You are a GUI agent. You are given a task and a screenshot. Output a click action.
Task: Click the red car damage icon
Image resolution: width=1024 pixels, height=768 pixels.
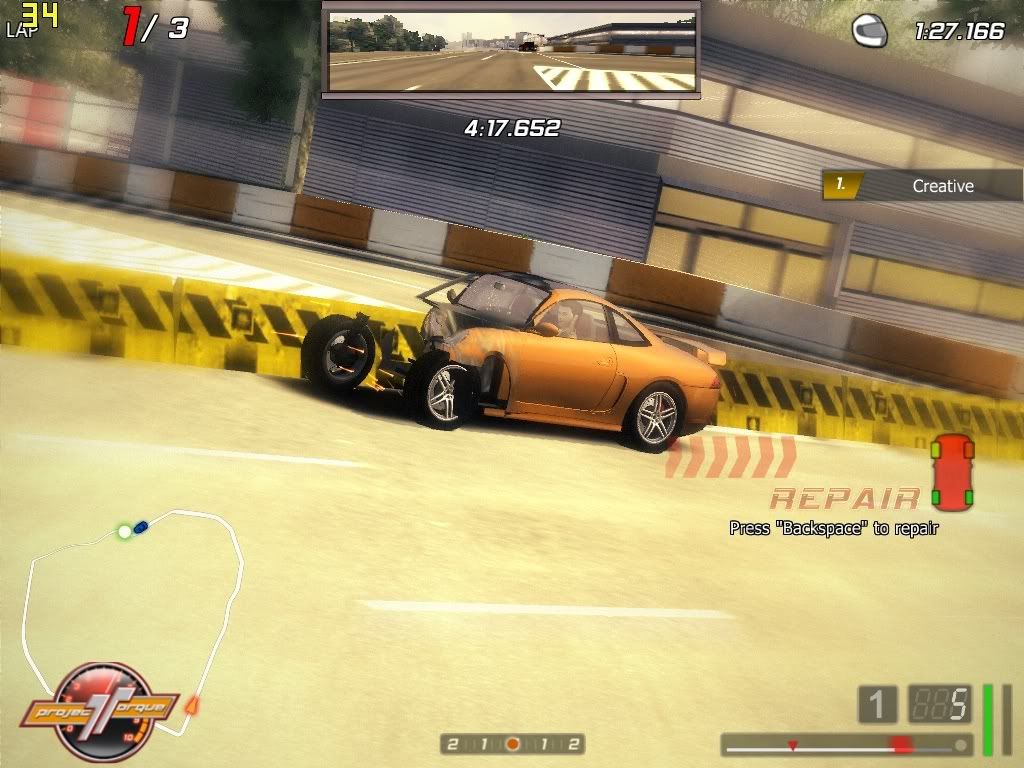[x=952, y=472]
